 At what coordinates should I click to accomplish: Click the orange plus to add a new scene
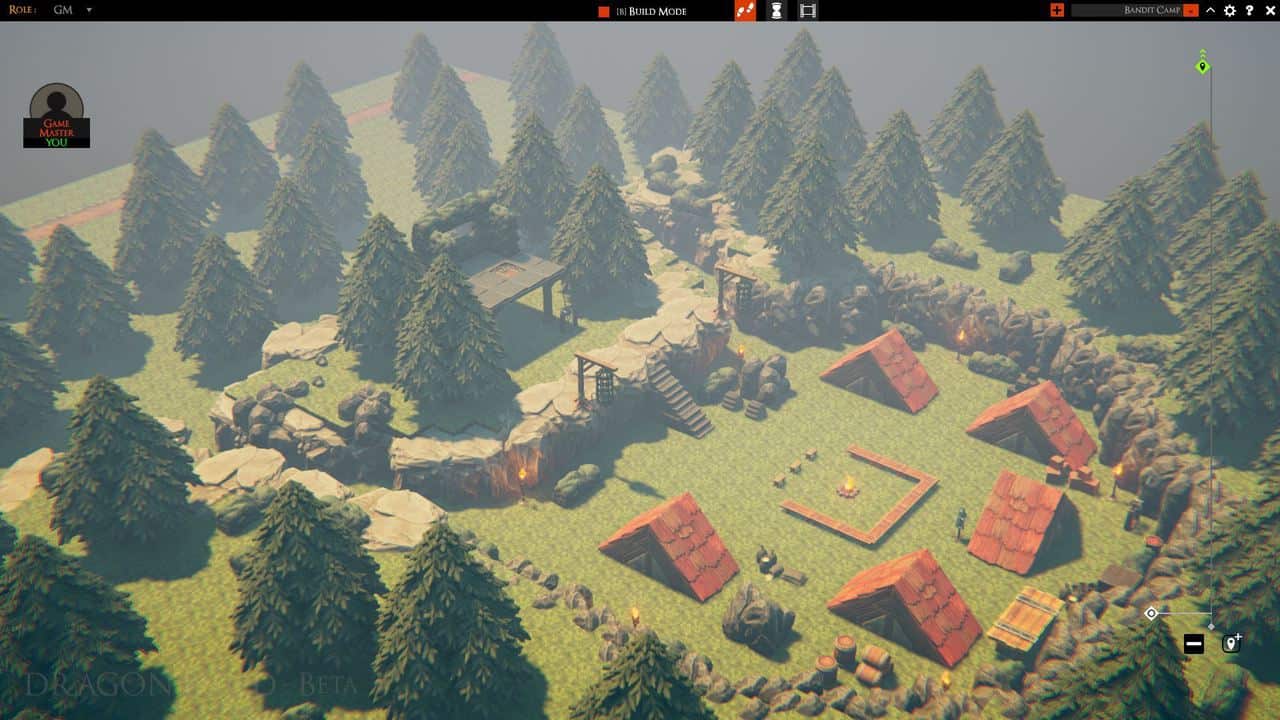(1057, 11)
